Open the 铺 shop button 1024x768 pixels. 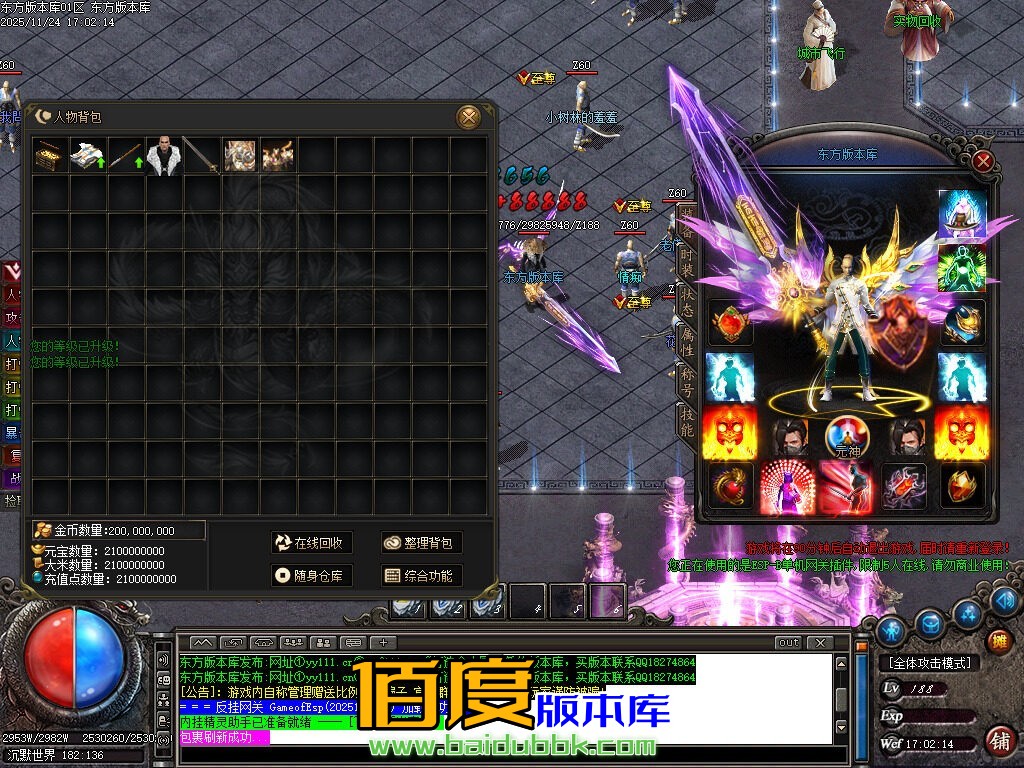tap(998, 741)
